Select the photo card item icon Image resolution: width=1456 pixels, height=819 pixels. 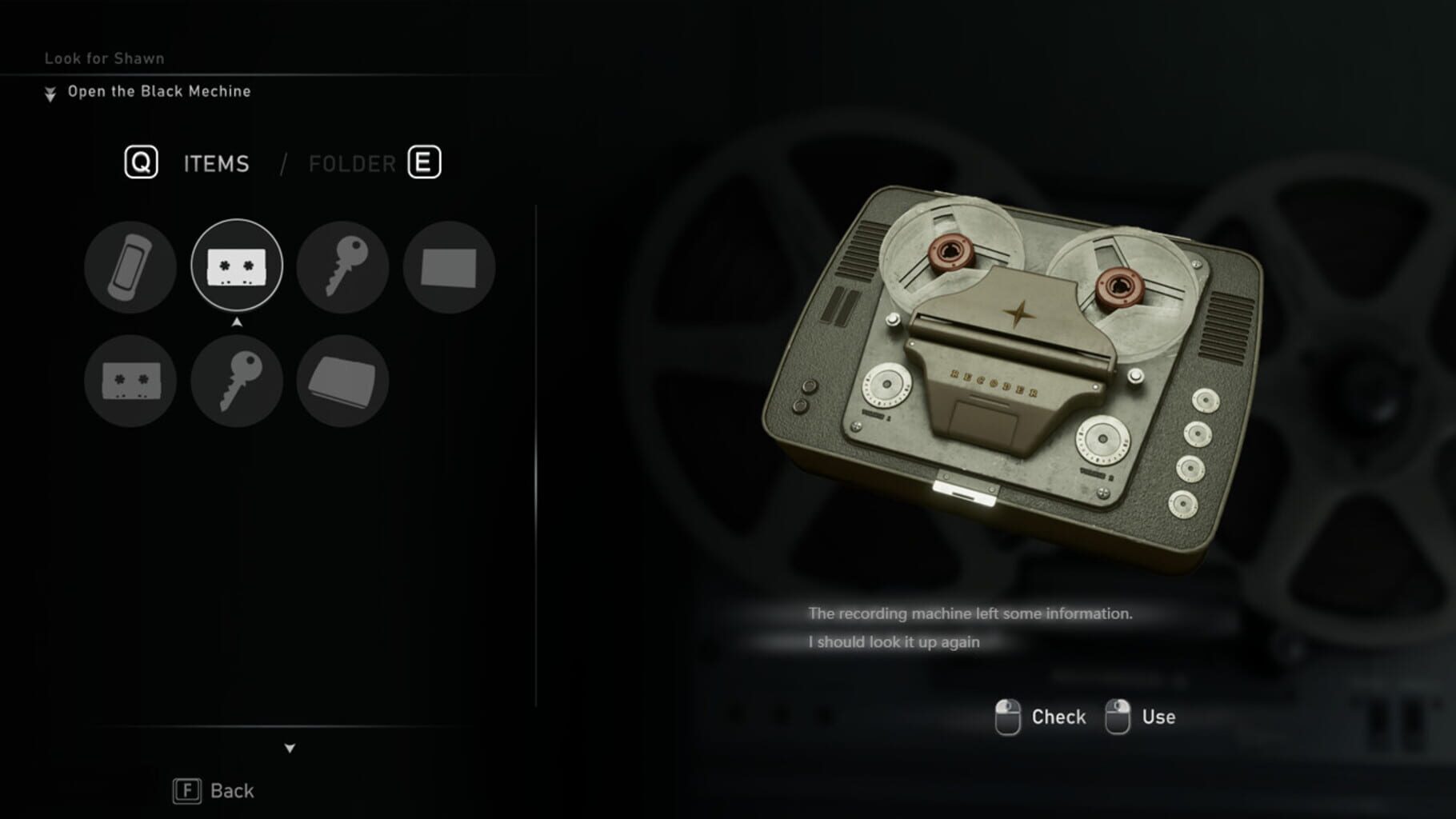(449, 267)
